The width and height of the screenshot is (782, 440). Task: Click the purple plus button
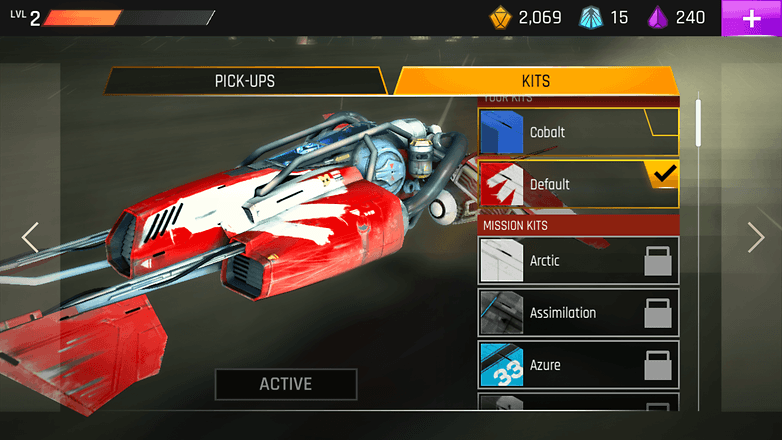[751, 18]
